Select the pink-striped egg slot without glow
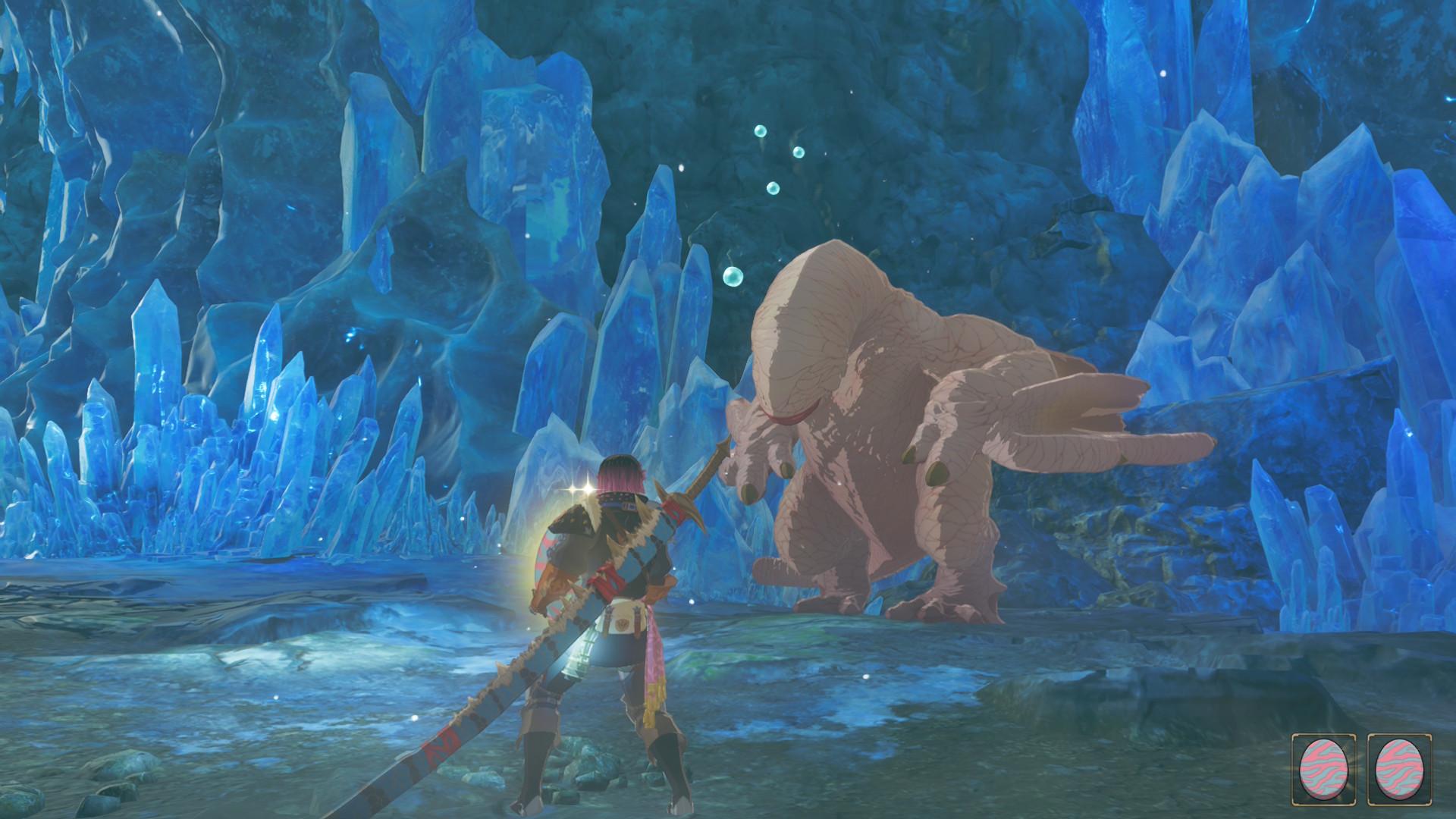The image size is (1456, 819). (1400, 769)
